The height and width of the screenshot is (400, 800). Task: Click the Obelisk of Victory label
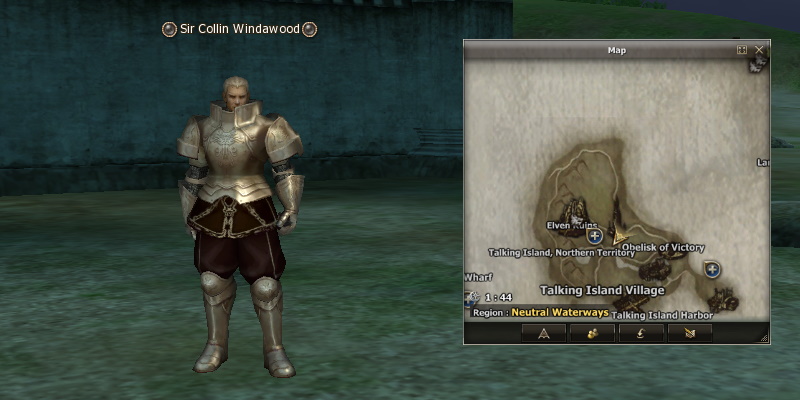pos(663,247)
